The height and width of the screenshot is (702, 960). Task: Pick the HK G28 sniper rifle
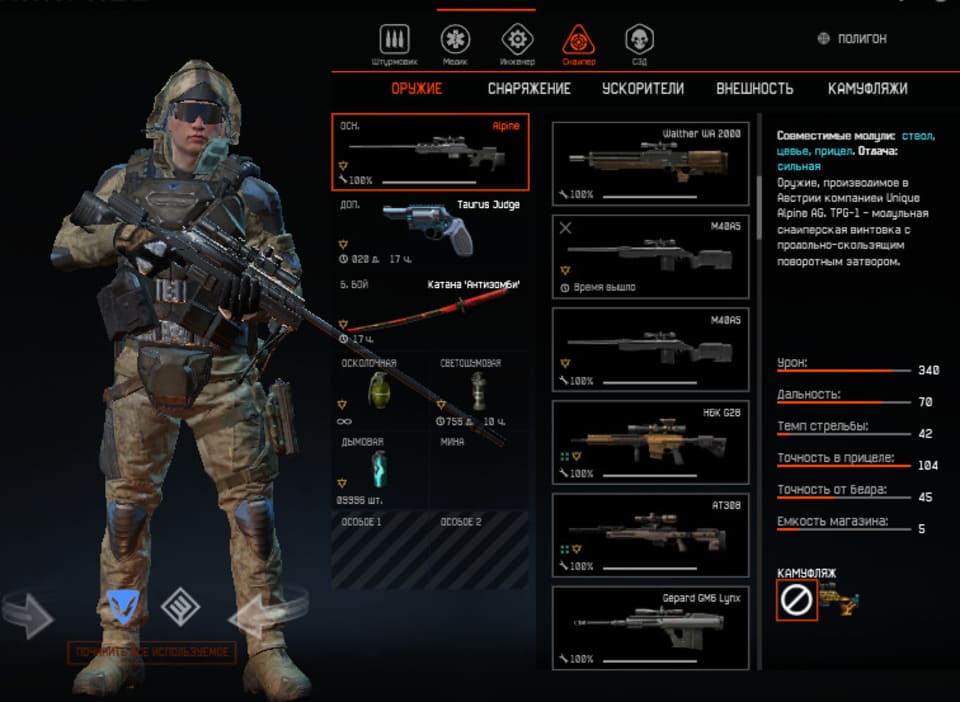(x=650, y=439)
